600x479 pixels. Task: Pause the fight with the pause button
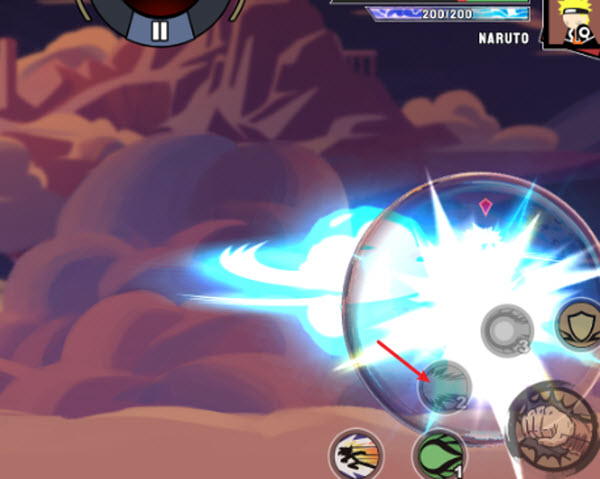pyautogui.click(x=160, y=28)
